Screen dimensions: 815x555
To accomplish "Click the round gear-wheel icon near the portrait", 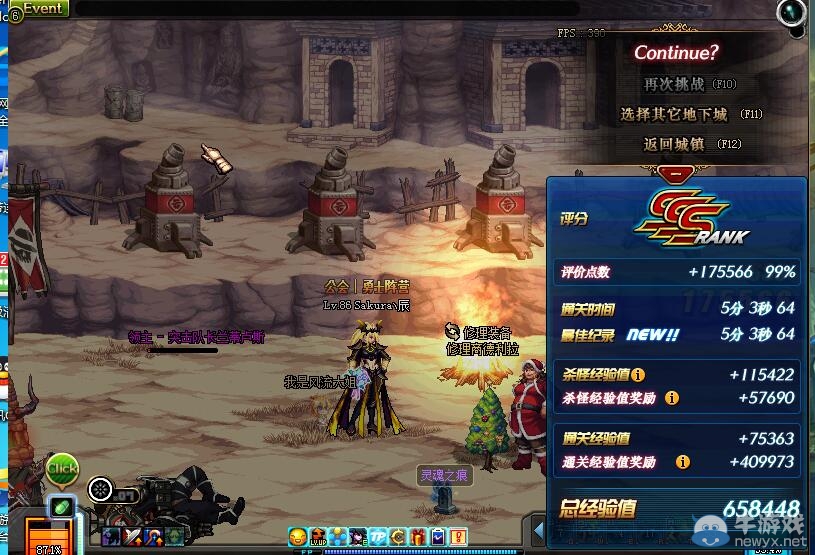I will (x=100, y=489).
